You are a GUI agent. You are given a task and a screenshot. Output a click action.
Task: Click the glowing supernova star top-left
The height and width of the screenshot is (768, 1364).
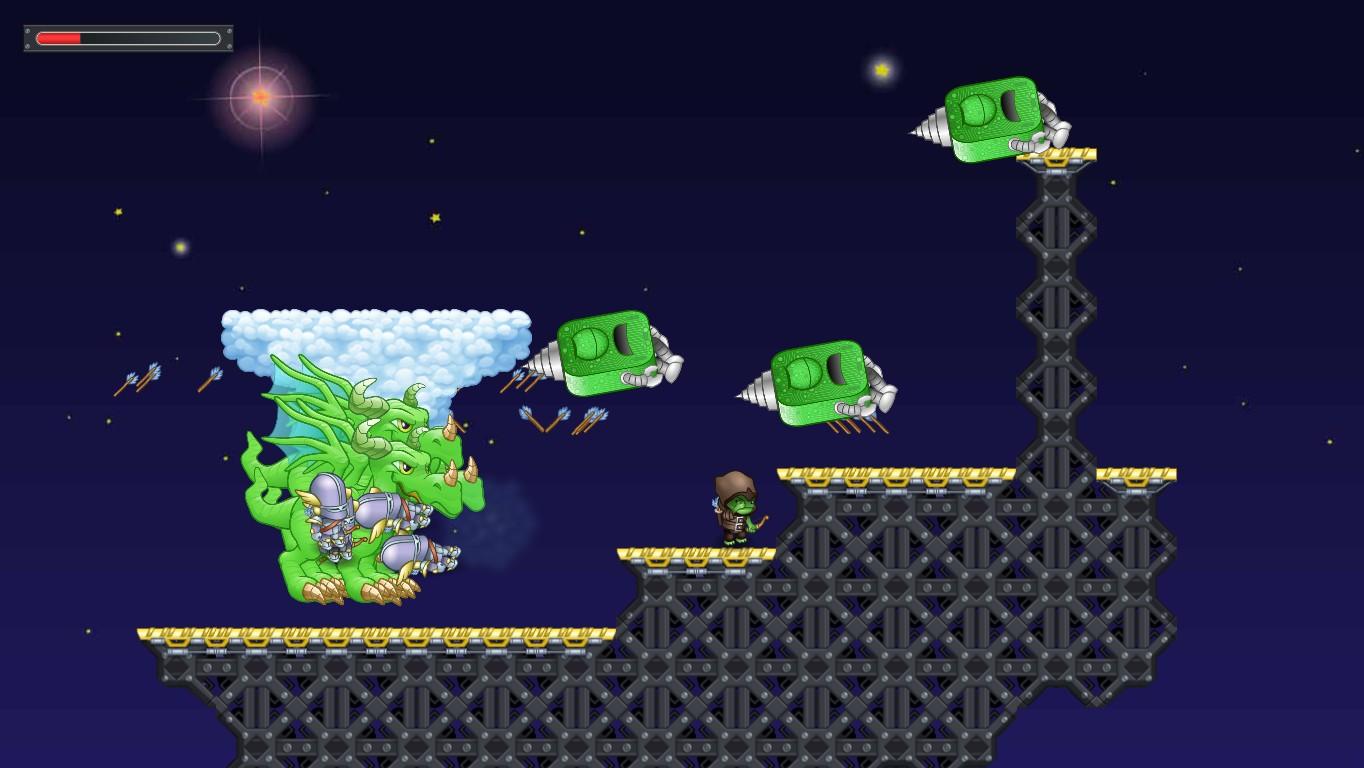(x=258, y=97)
